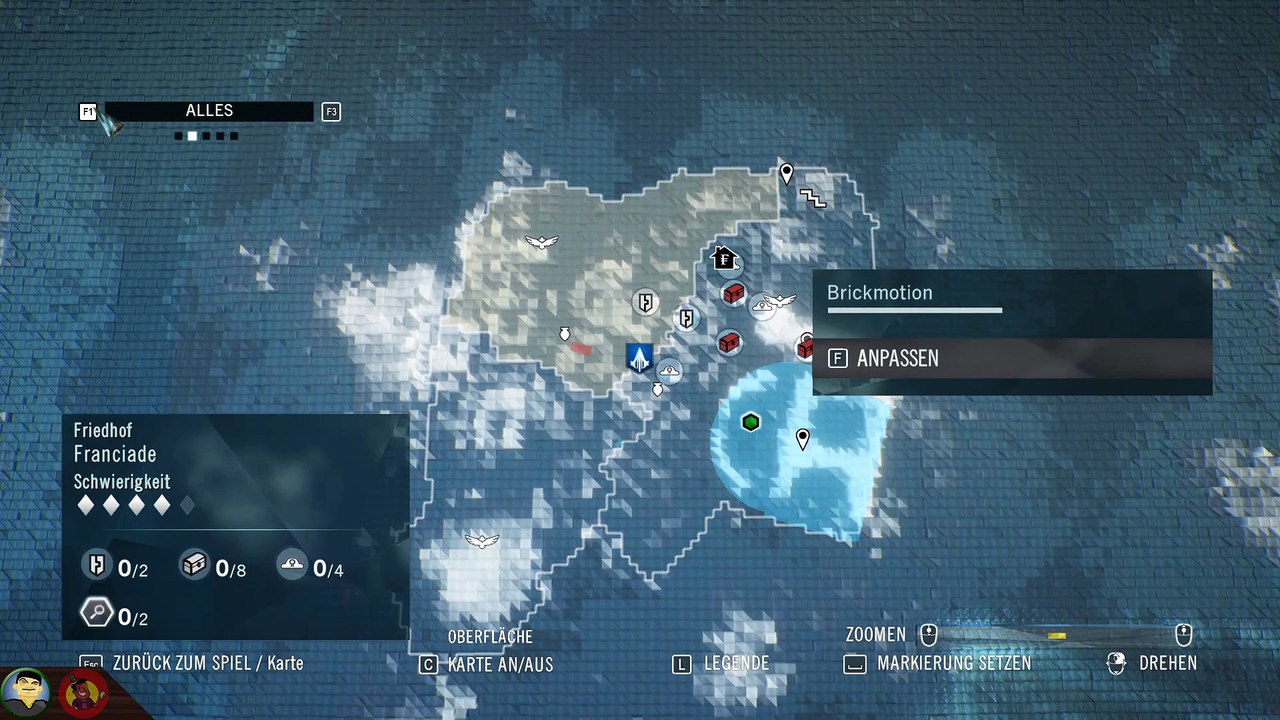
Task: Select the green hexagon mission marker
Action: pos(751,422)
